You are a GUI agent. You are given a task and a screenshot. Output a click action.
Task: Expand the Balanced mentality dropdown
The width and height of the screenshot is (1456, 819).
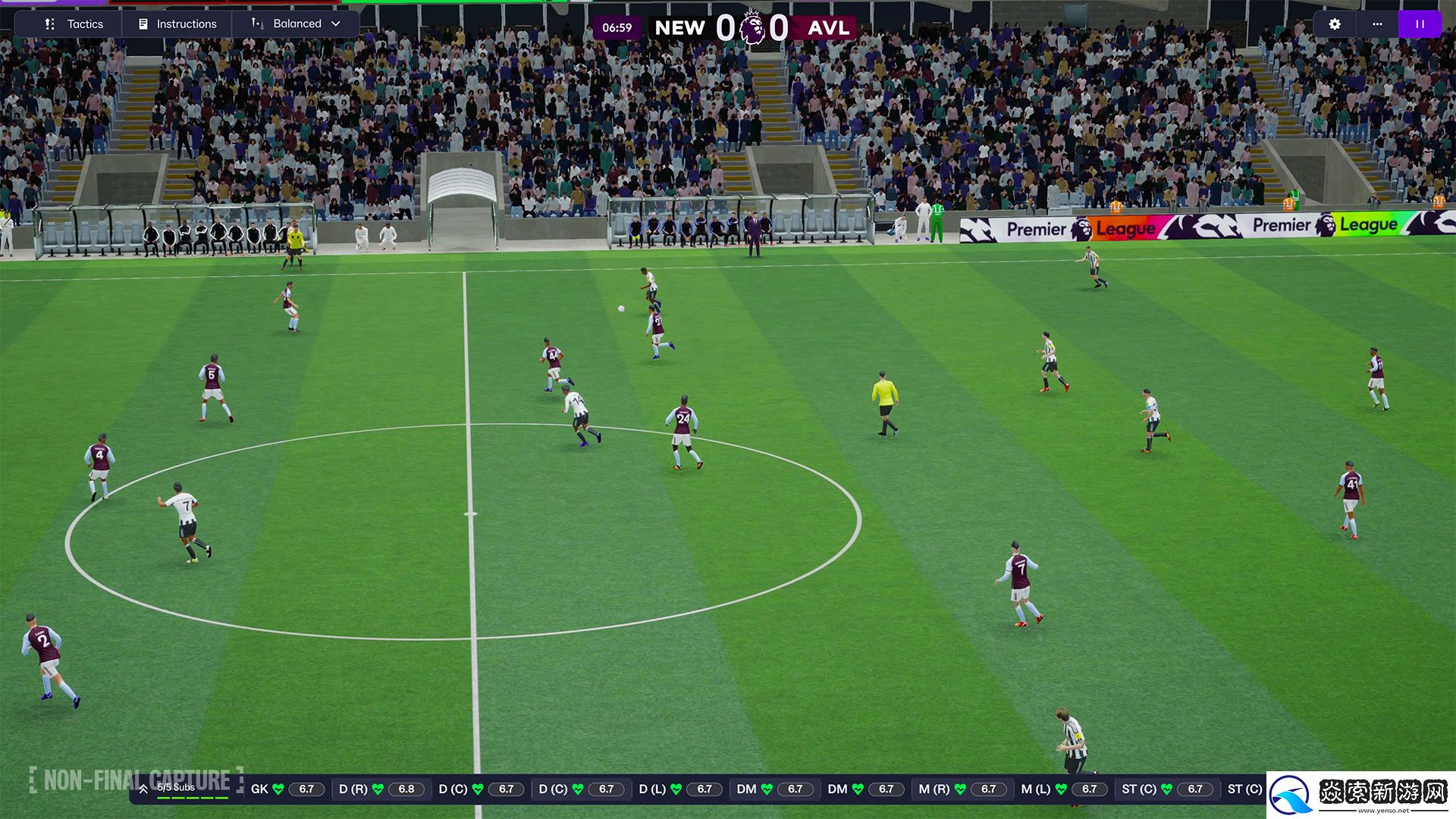297,24
